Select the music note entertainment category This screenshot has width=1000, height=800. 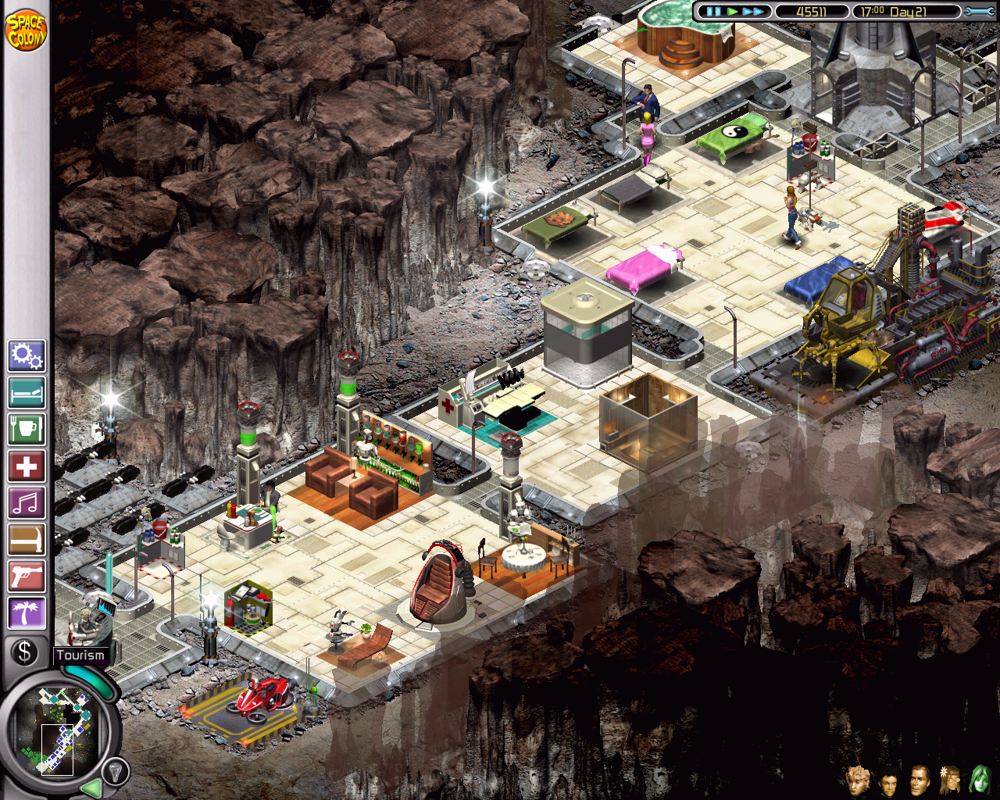point(26,502)
